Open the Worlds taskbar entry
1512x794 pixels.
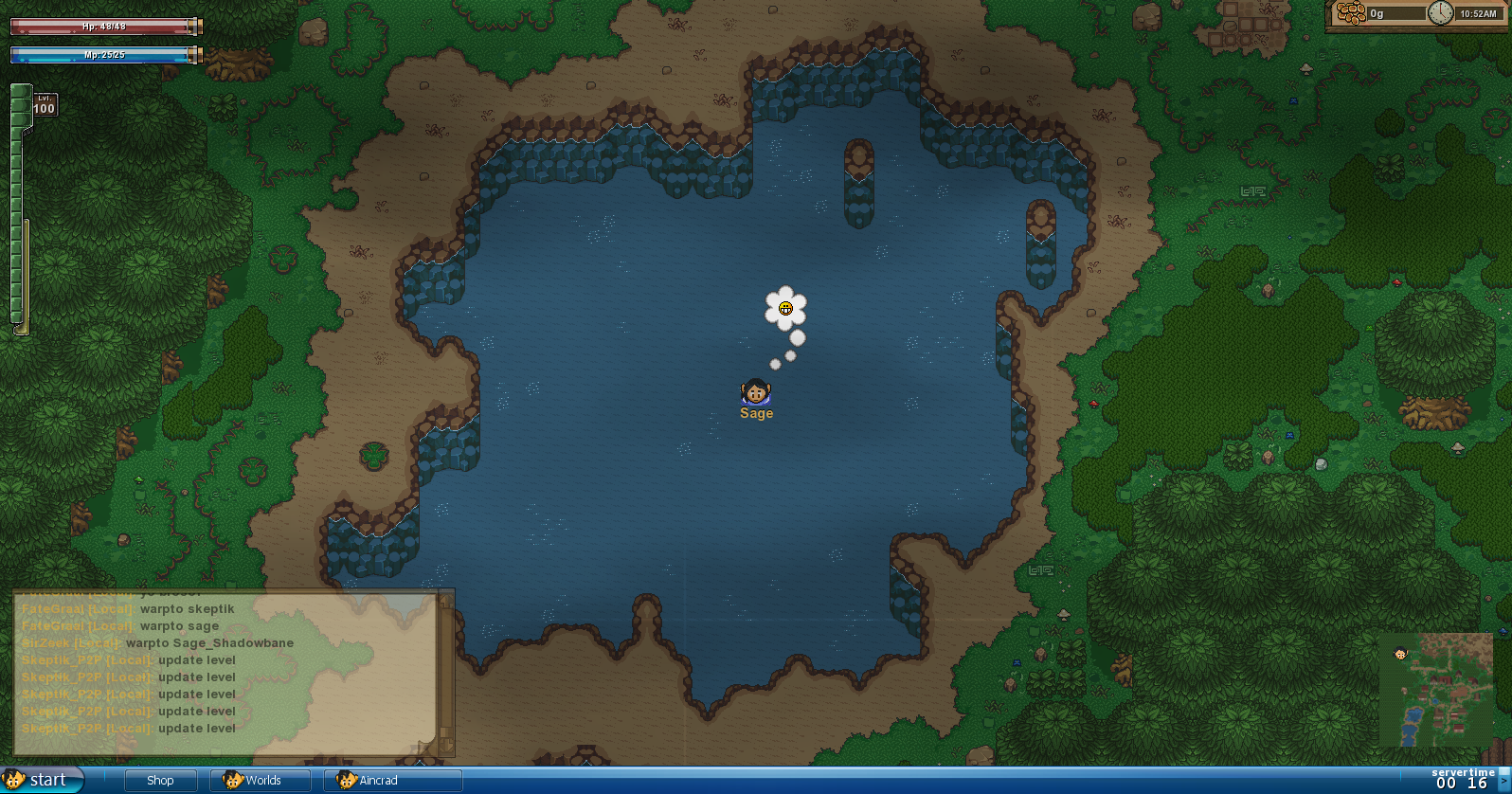261,781
